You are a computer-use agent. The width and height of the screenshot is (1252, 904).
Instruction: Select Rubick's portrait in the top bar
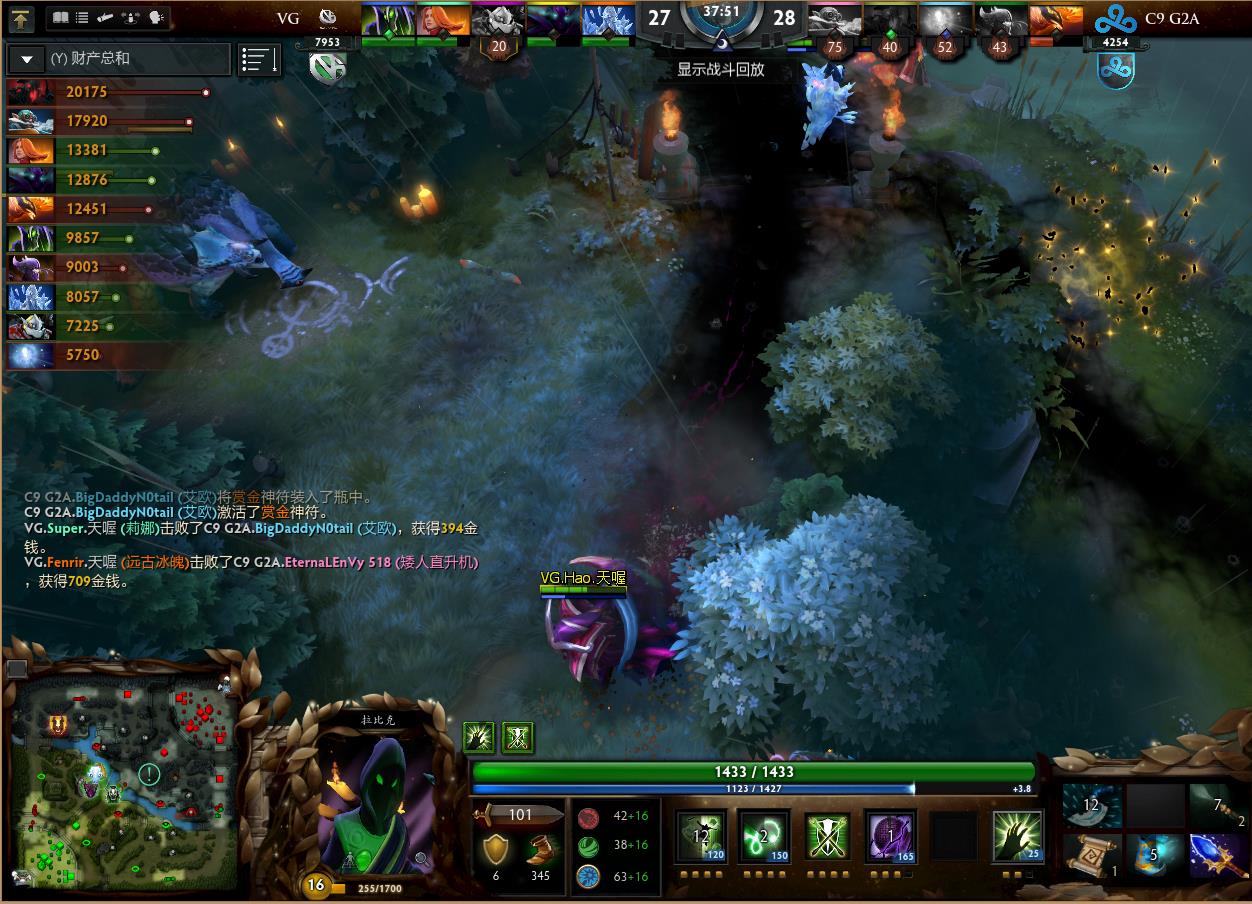click(385, 21)
